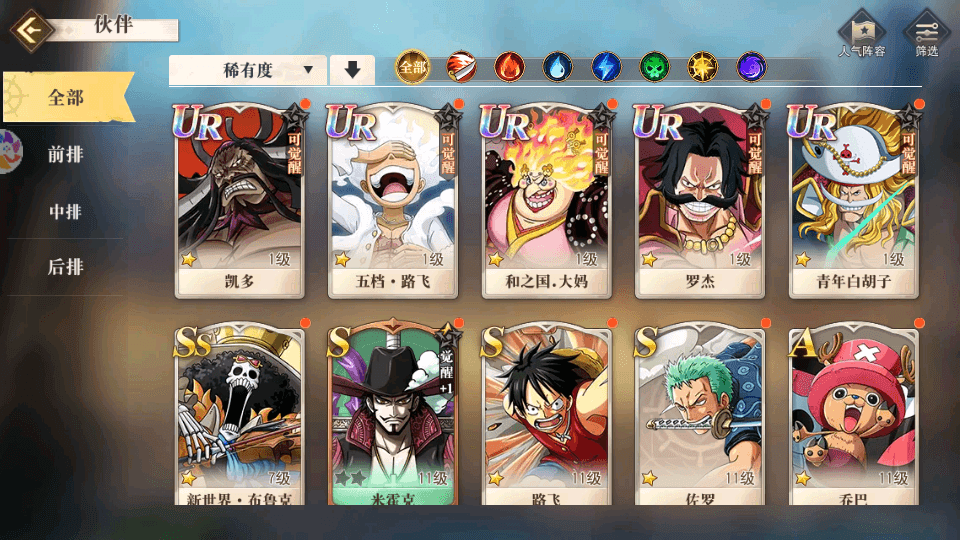The height and width of the screenshot is (540, 960).
Task: Choose the 五档·路飞 character card
Action: pos(393,198)
